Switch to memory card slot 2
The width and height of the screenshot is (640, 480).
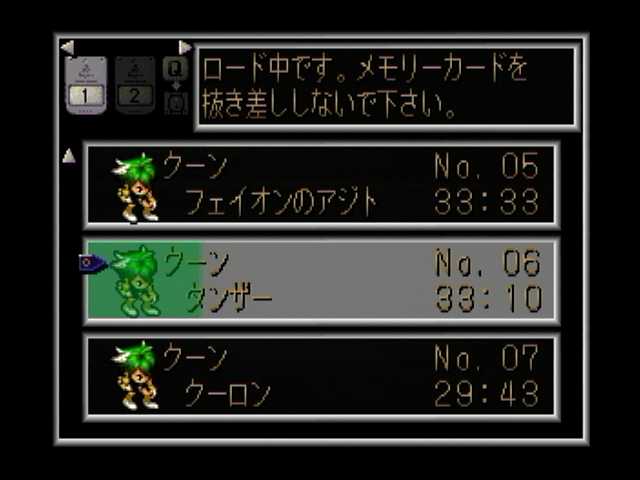pos(135,86)
